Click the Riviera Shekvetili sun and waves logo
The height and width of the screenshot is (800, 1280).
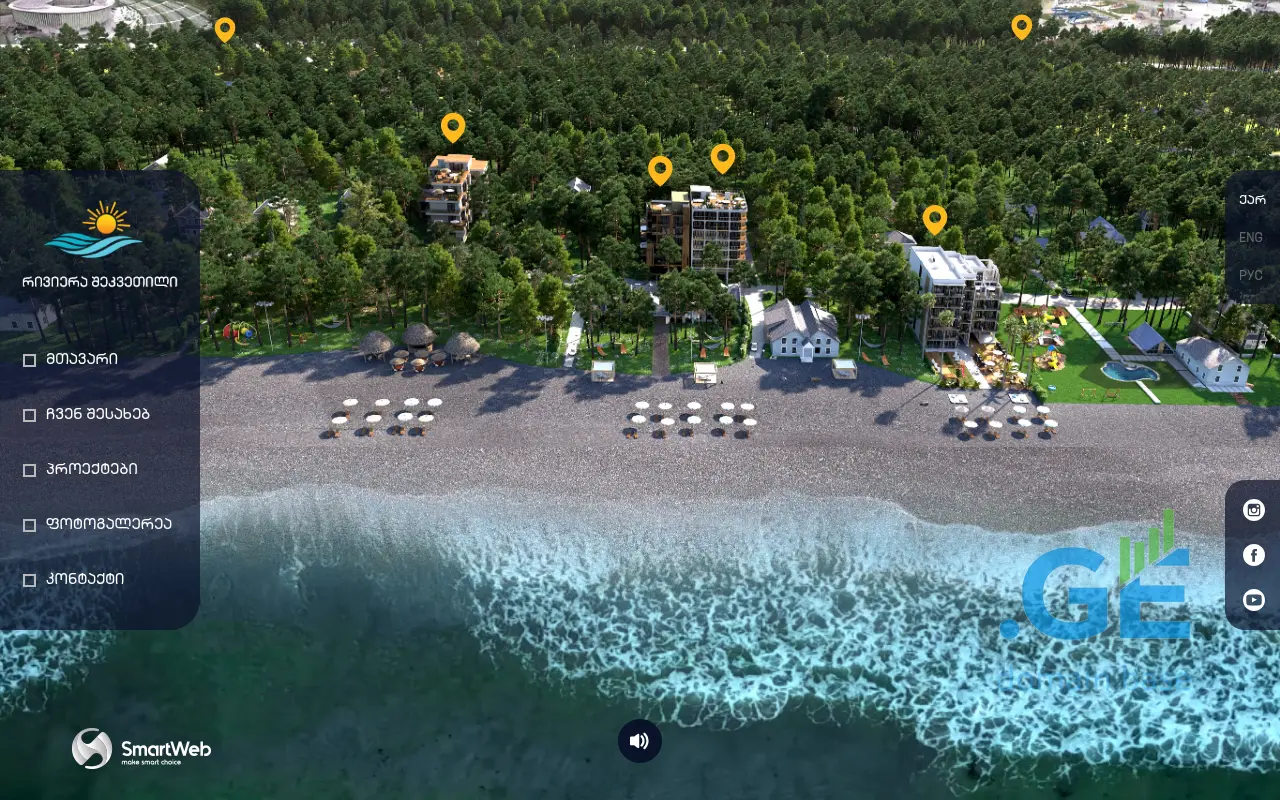click(95, 230)
